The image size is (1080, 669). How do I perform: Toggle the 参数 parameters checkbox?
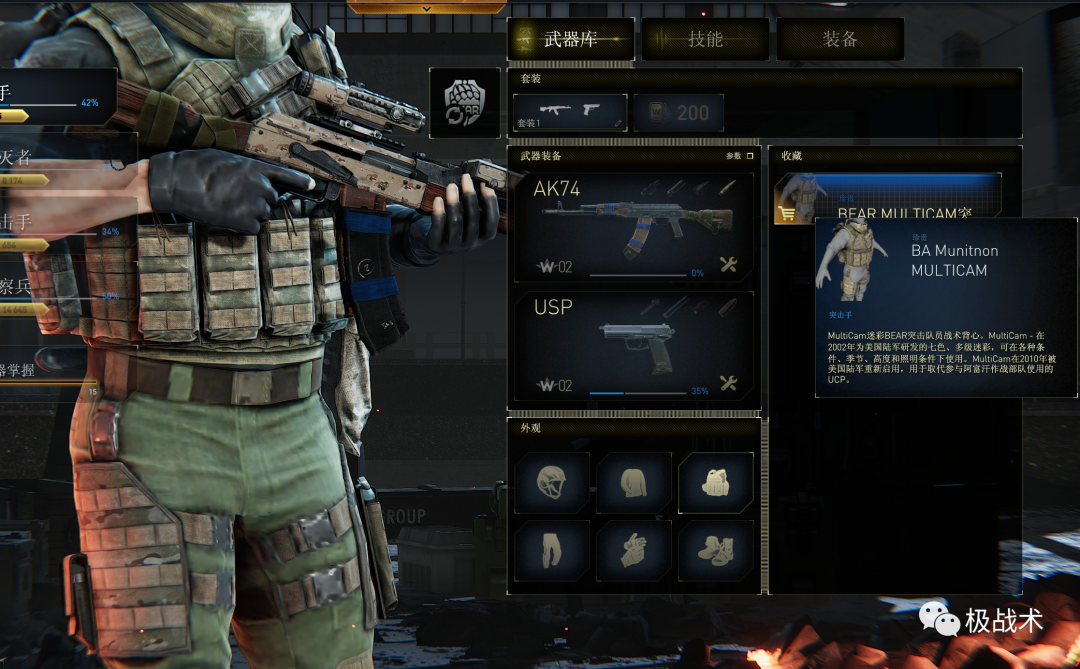coord(750,156)
